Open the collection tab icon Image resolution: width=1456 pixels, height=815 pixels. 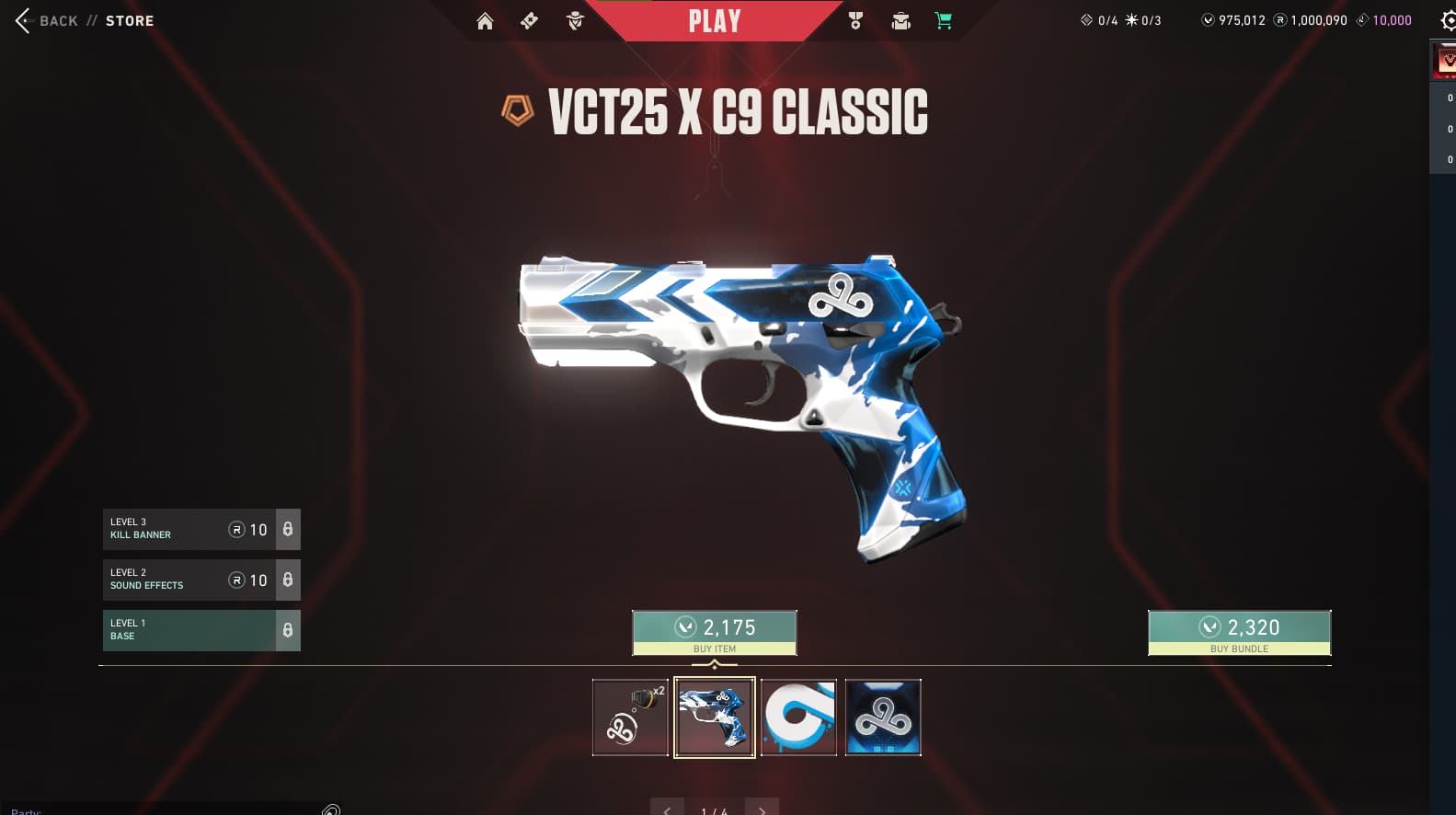[900, 21]
